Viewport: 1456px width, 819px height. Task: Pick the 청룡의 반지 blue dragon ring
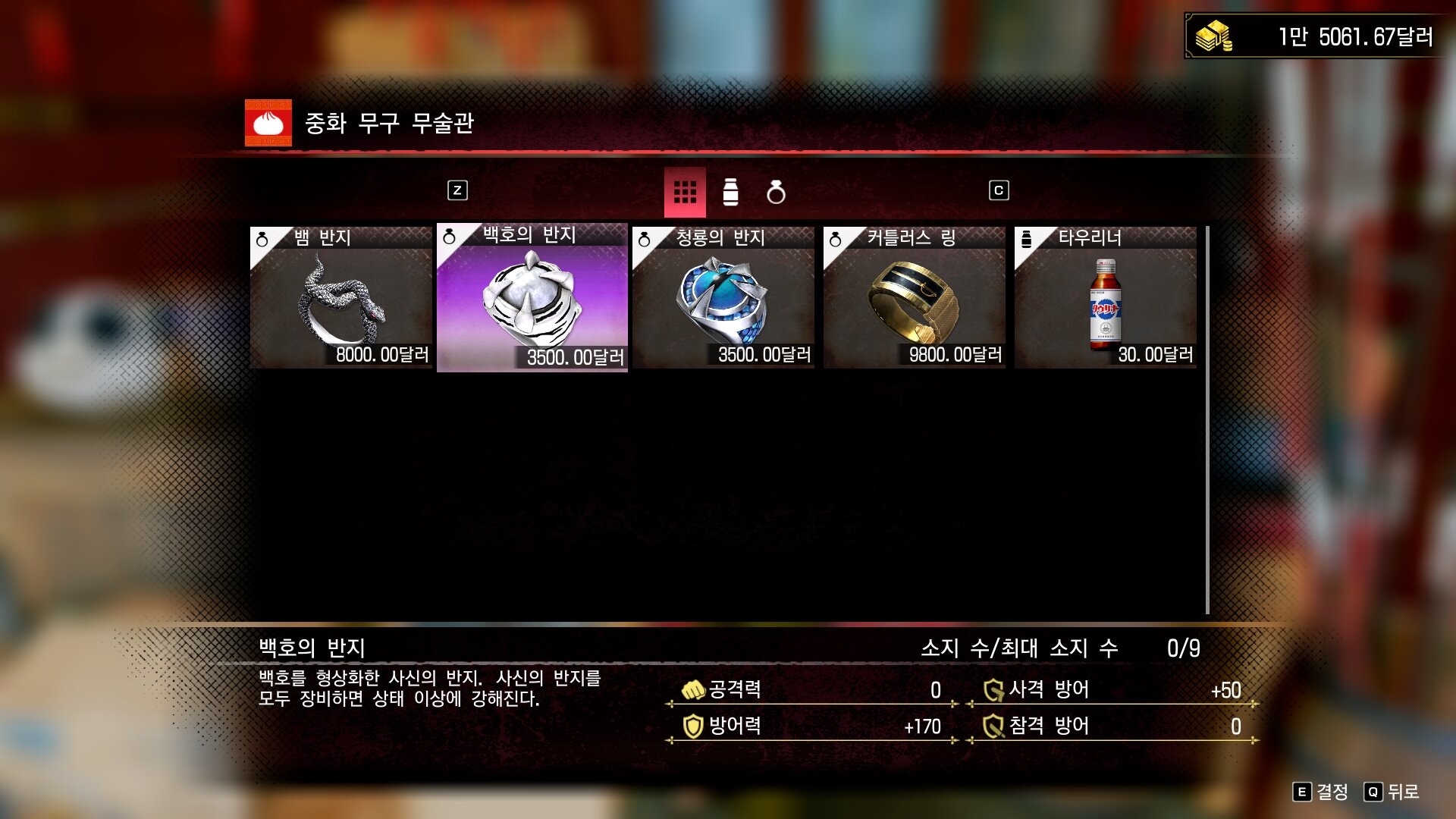(x=723, y=297)
